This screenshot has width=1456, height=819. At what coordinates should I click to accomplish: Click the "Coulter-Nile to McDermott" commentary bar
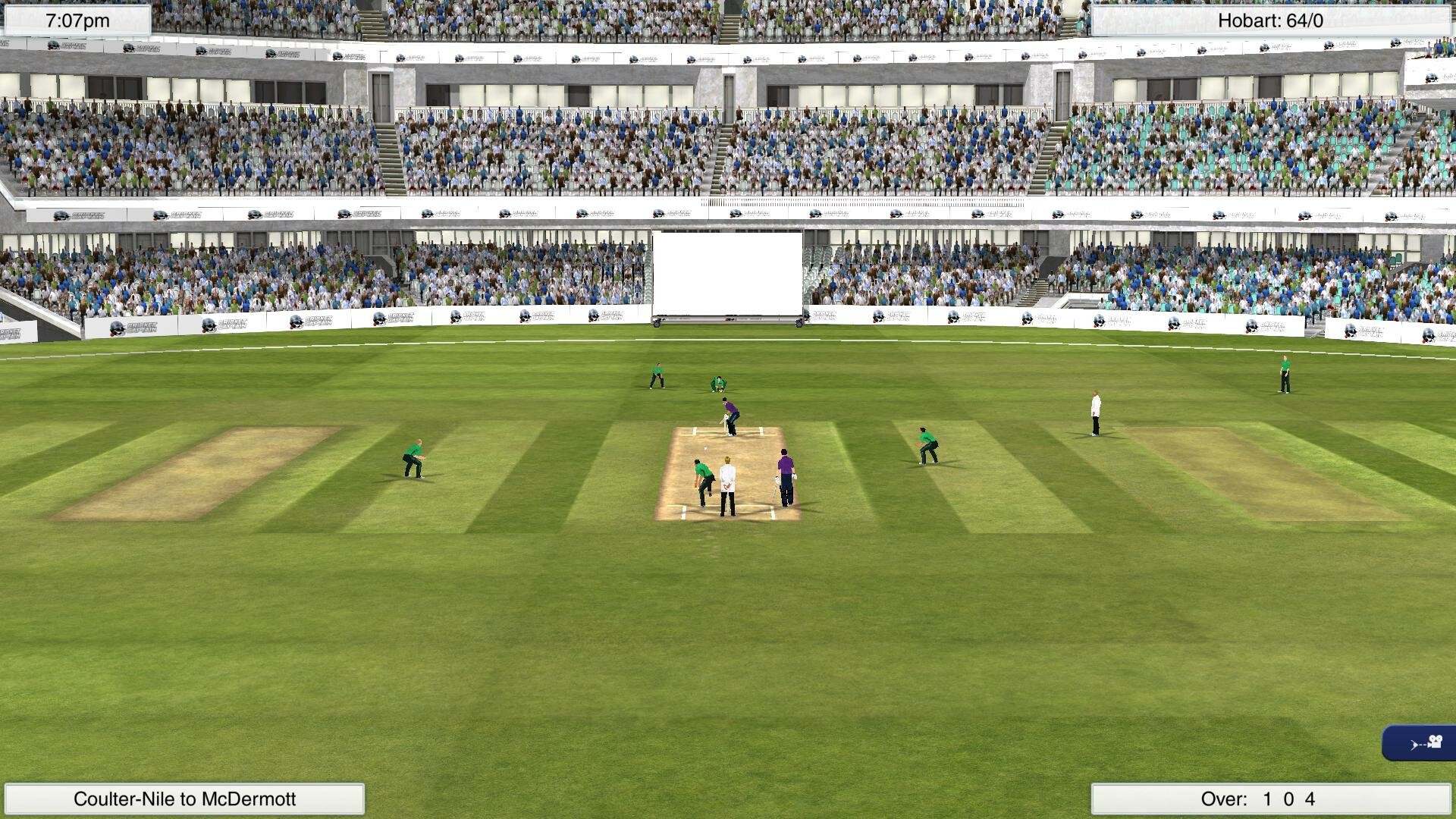click(185, 798)
